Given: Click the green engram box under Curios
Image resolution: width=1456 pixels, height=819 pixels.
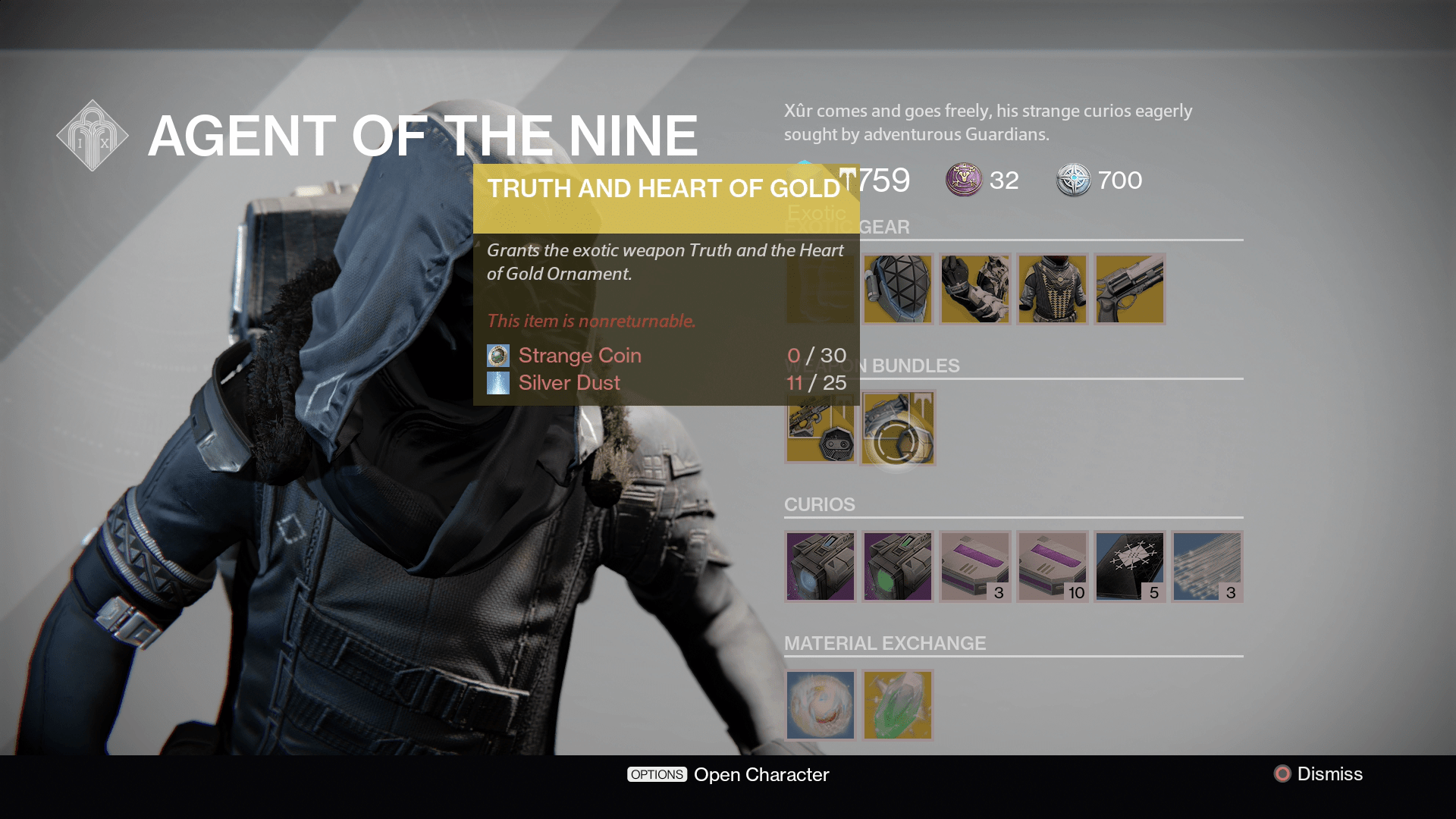Looking at the screenshot, I should pos(897,566).
